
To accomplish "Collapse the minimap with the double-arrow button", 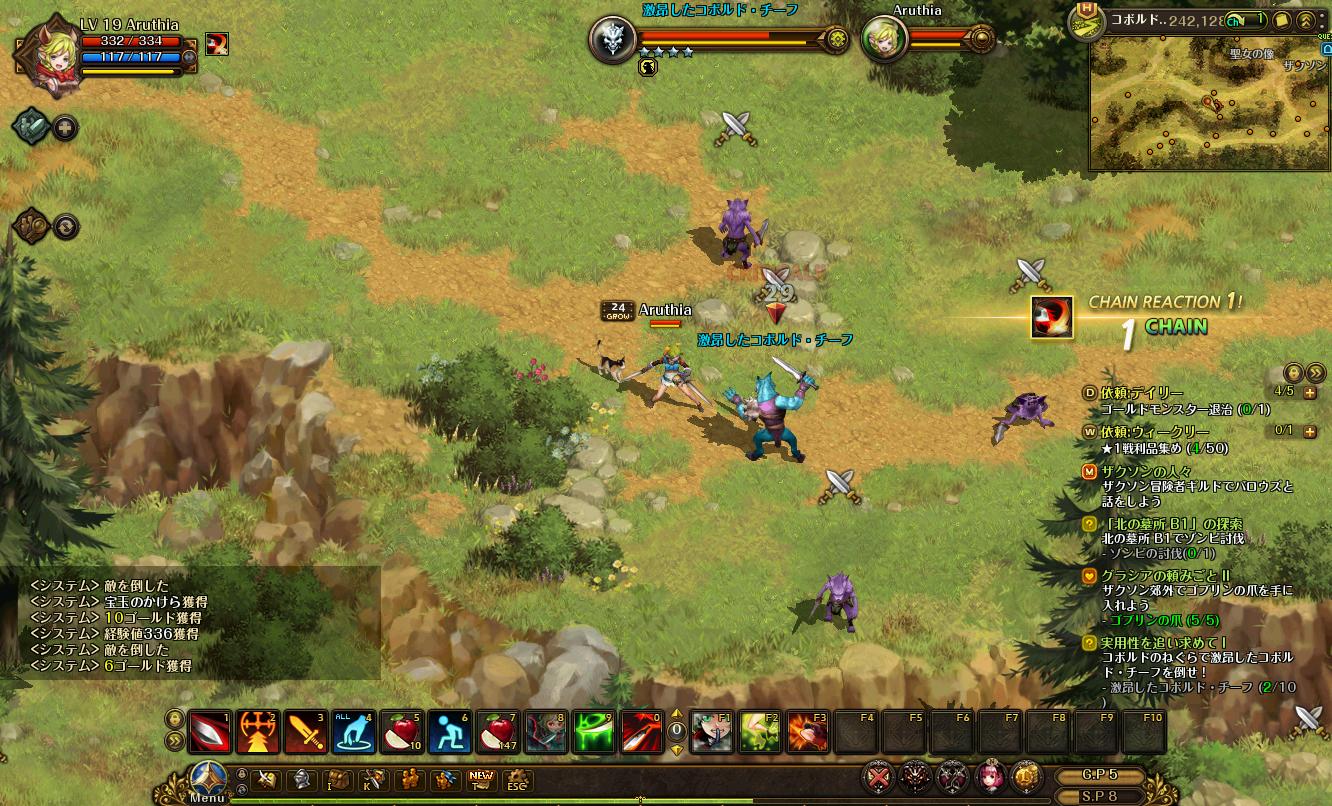I will coord(1306,20).
